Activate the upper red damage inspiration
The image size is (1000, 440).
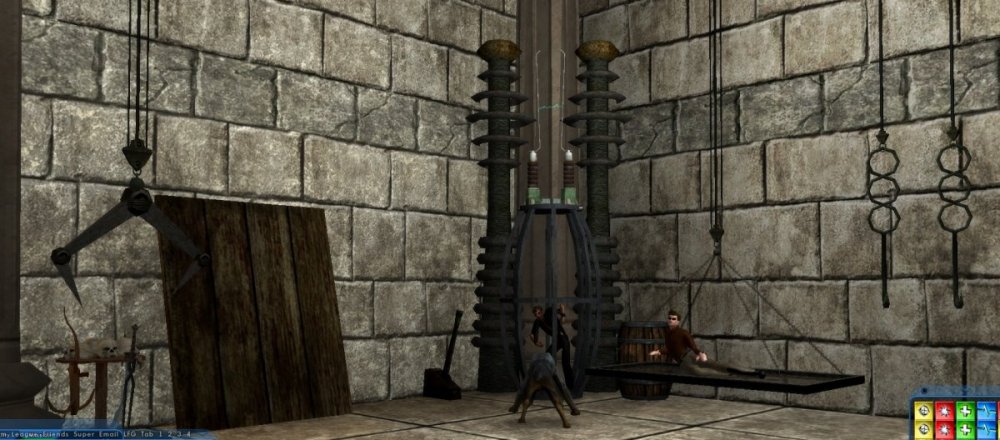(945, 412)
